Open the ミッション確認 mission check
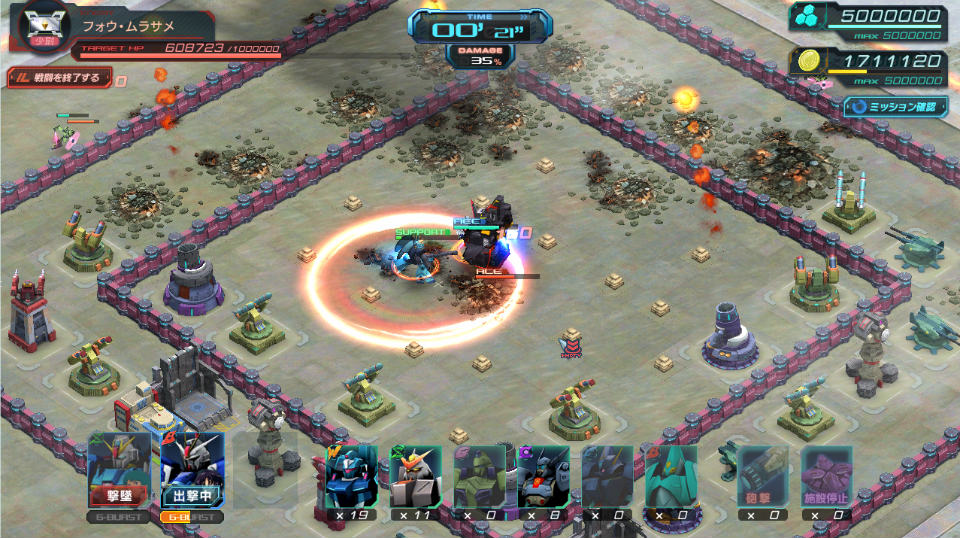This screenshot has width=960, height=538. tap(894, 105)
